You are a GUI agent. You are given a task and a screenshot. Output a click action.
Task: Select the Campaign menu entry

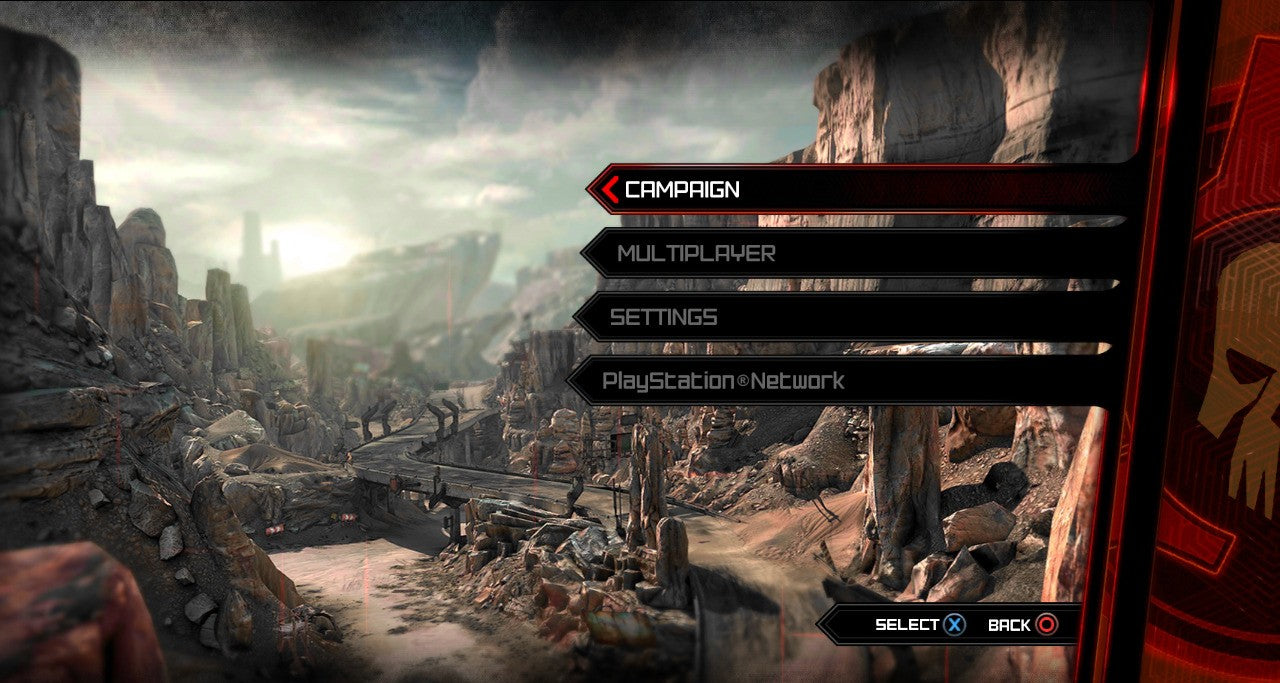(683, 189)
